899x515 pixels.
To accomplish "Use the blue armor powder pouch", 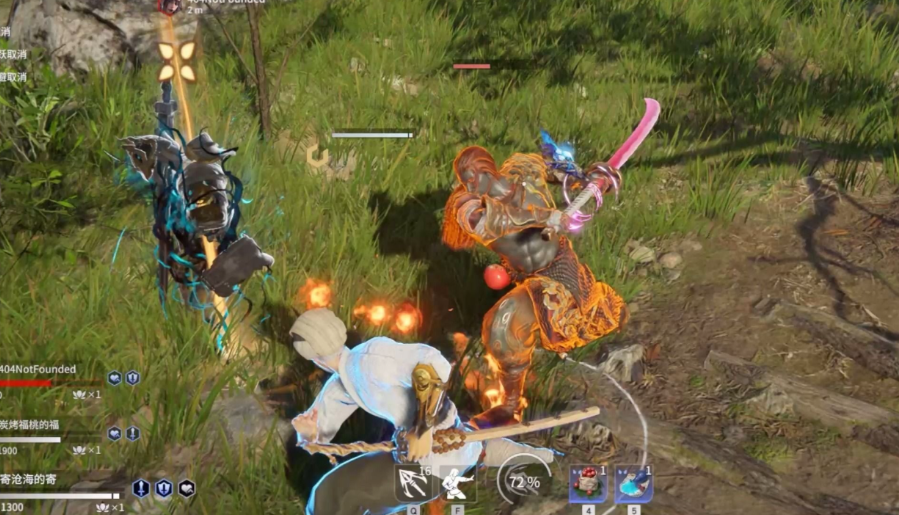I will (633, 483).
